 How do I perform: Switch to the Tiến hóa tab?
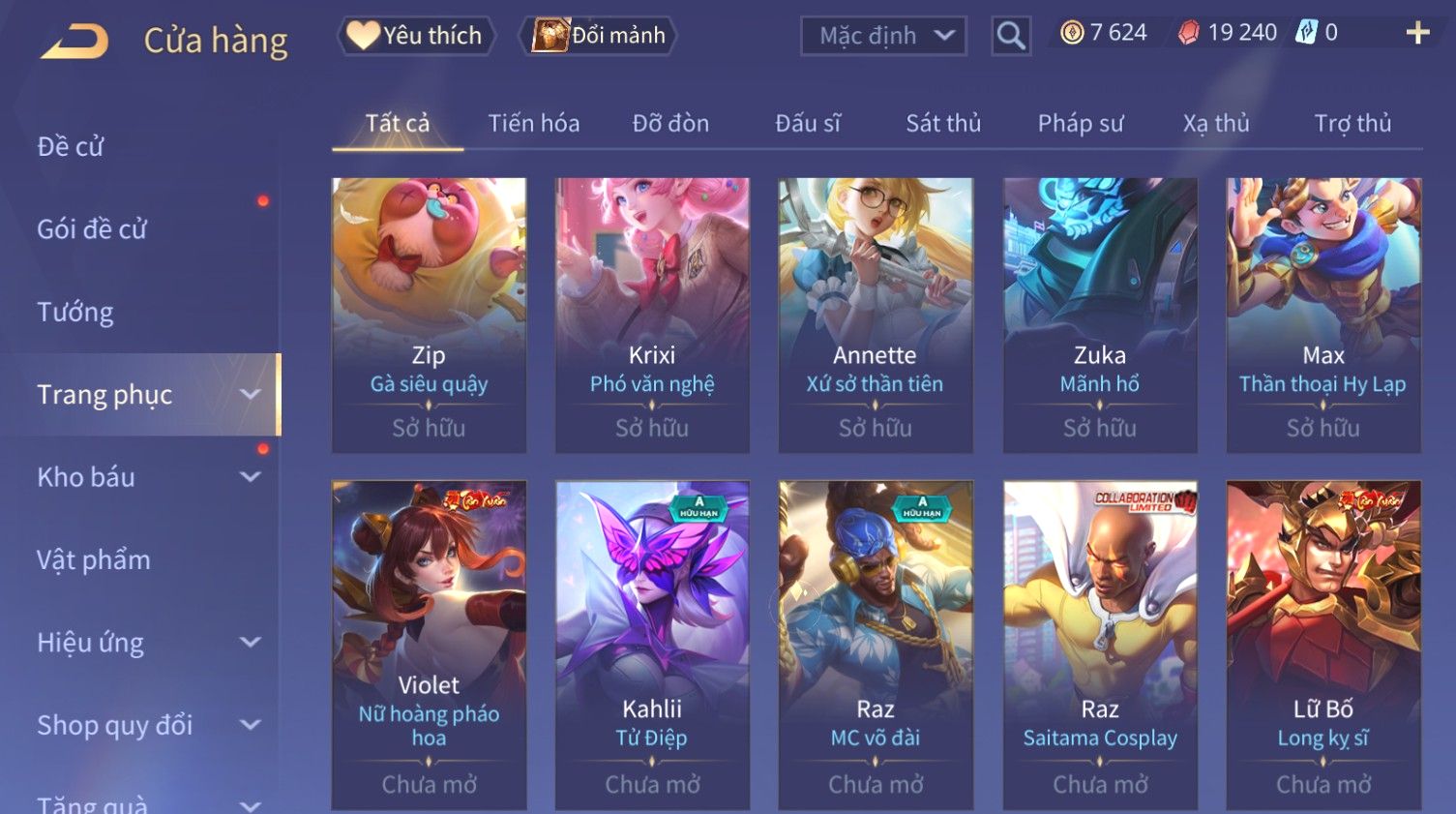[x=533, y=124]
